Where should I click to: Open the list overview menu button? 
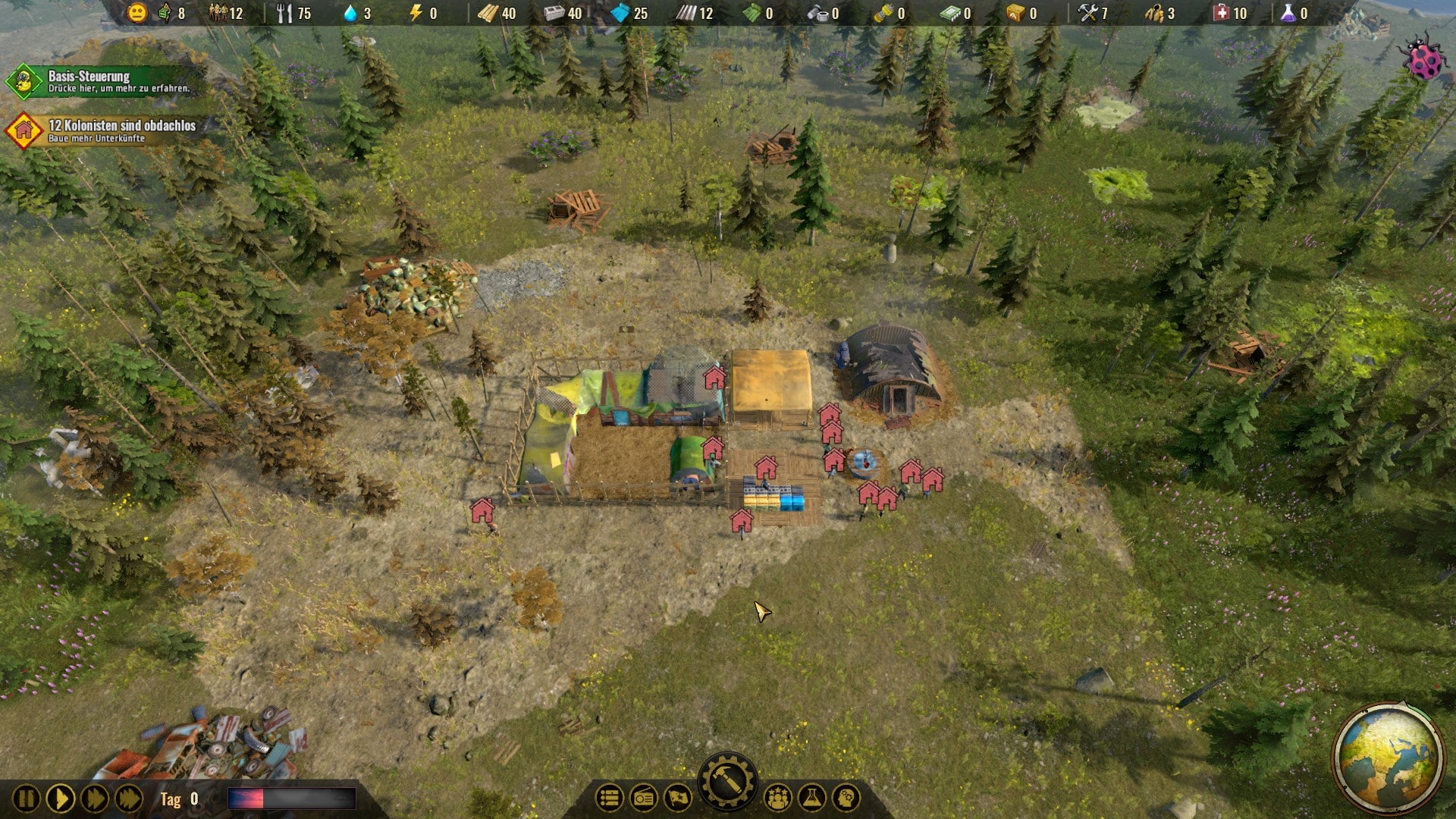[x=609, y=798]
